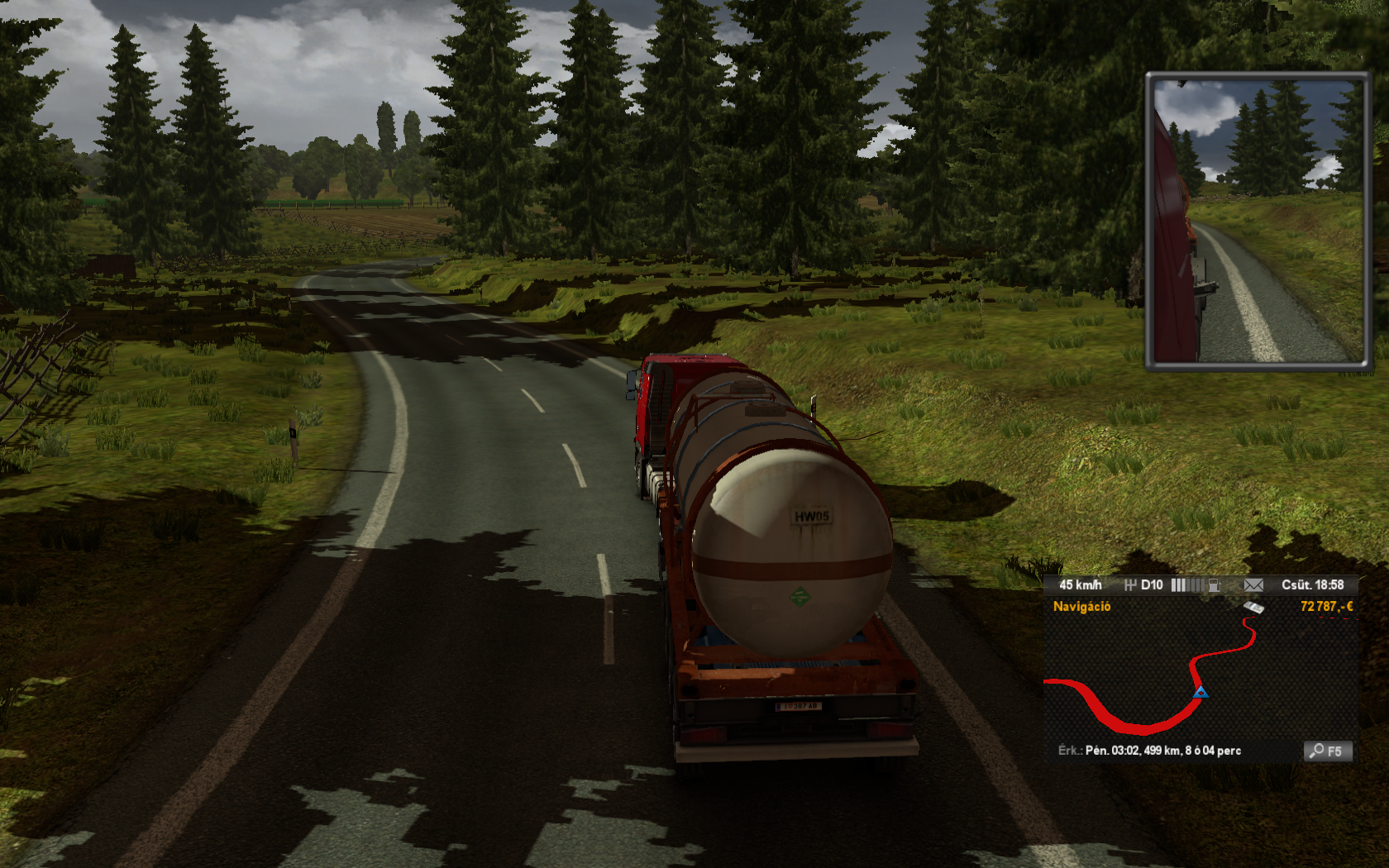Click the blue truck position marker

coord(1200,692)
